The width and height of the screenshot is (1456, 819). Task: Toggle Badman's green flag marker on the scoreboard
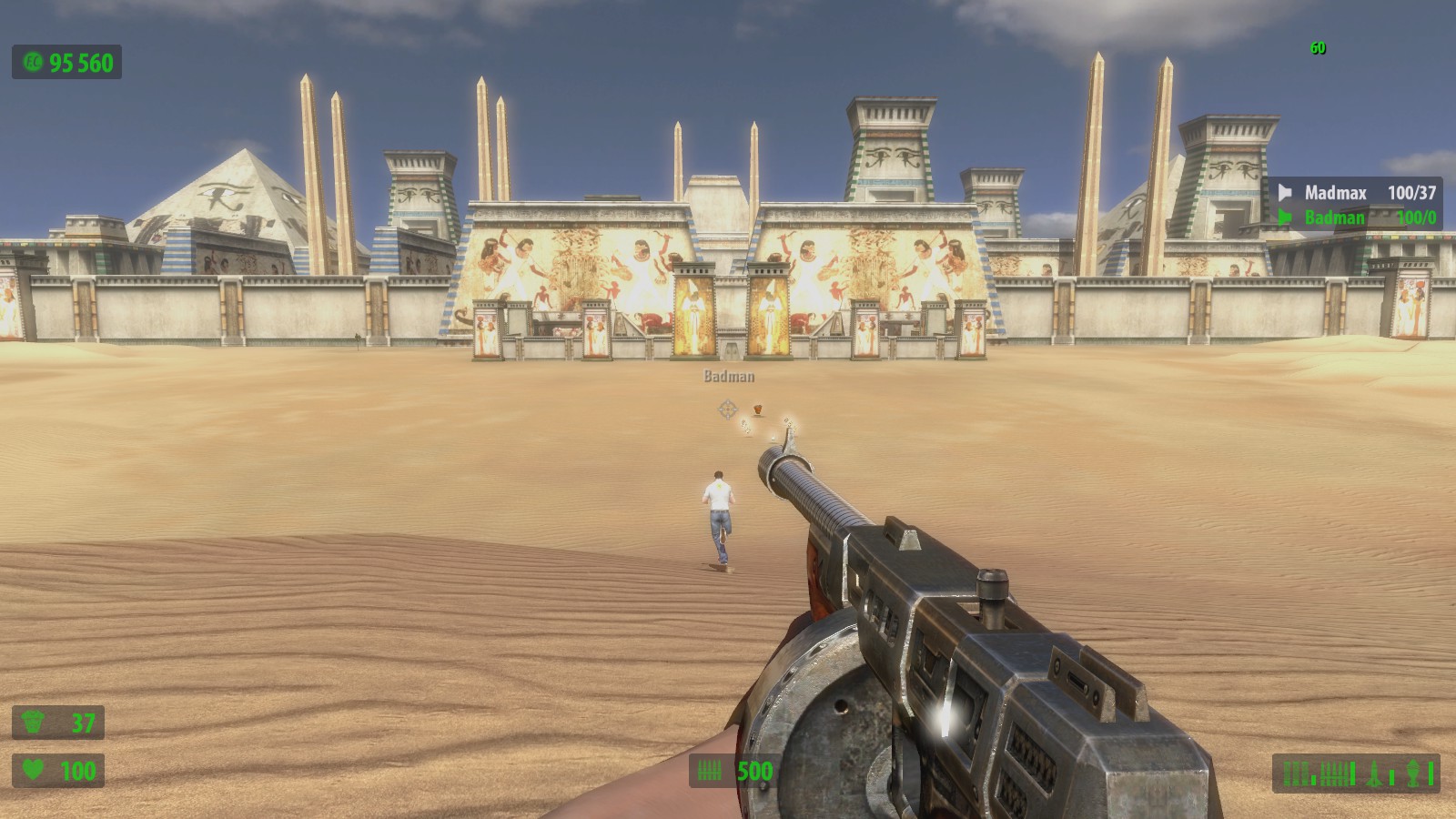[1284, 217]
